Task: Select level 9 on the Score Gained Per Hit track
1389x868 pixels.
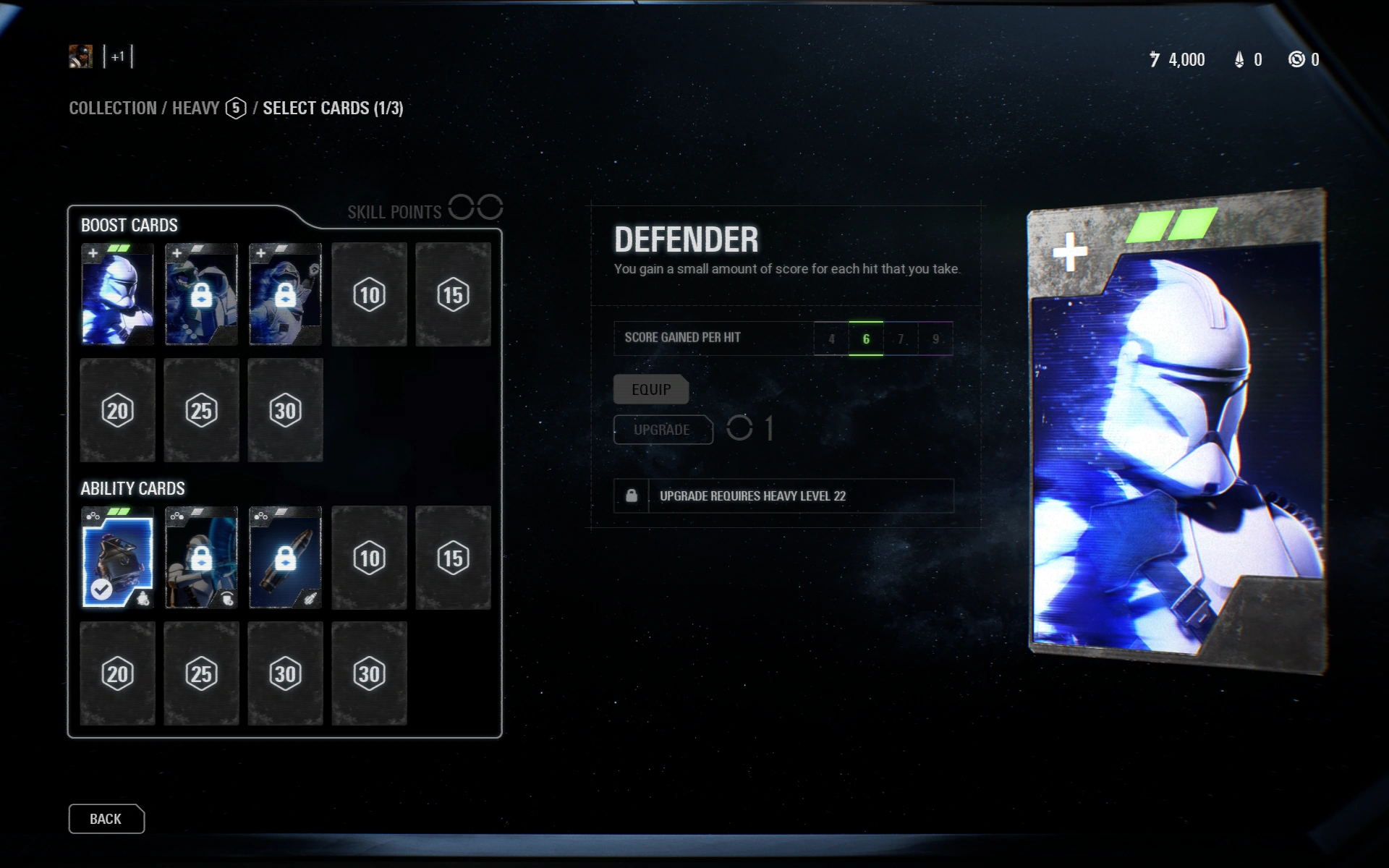Action: pyautogui.click(x=935, y=338)
